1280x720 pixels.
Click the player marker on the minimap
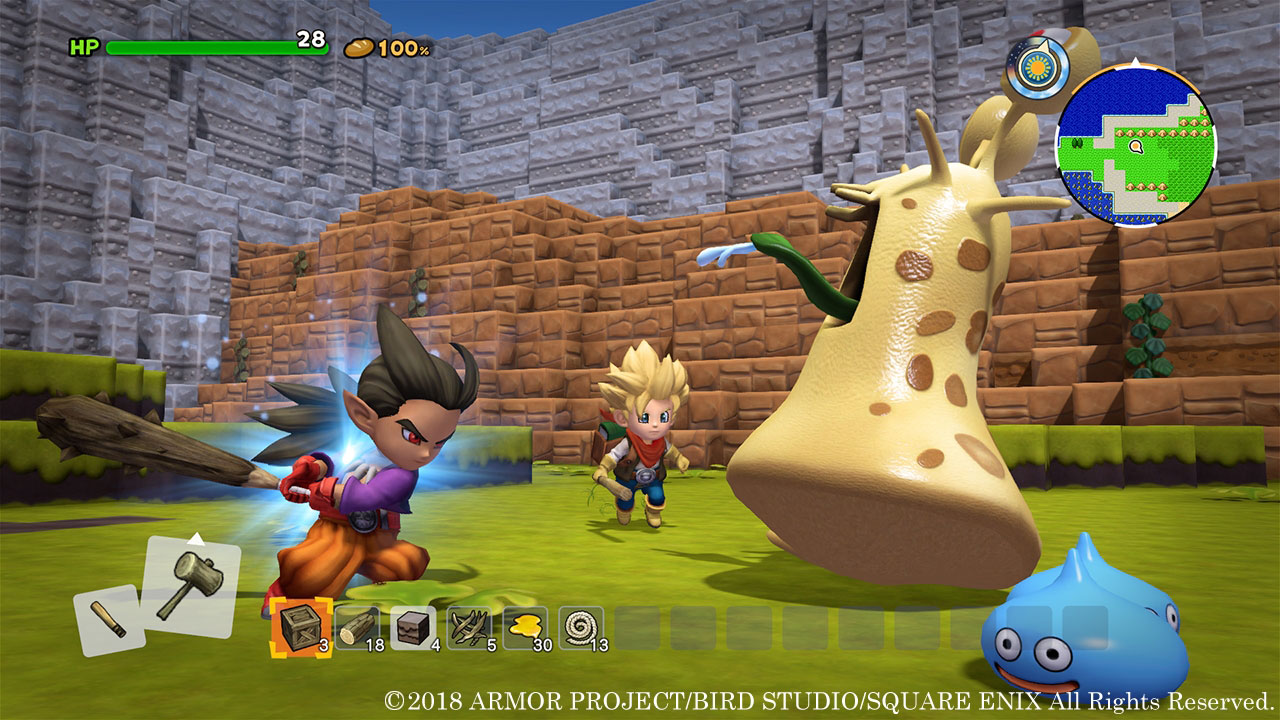coord(1135,147)
